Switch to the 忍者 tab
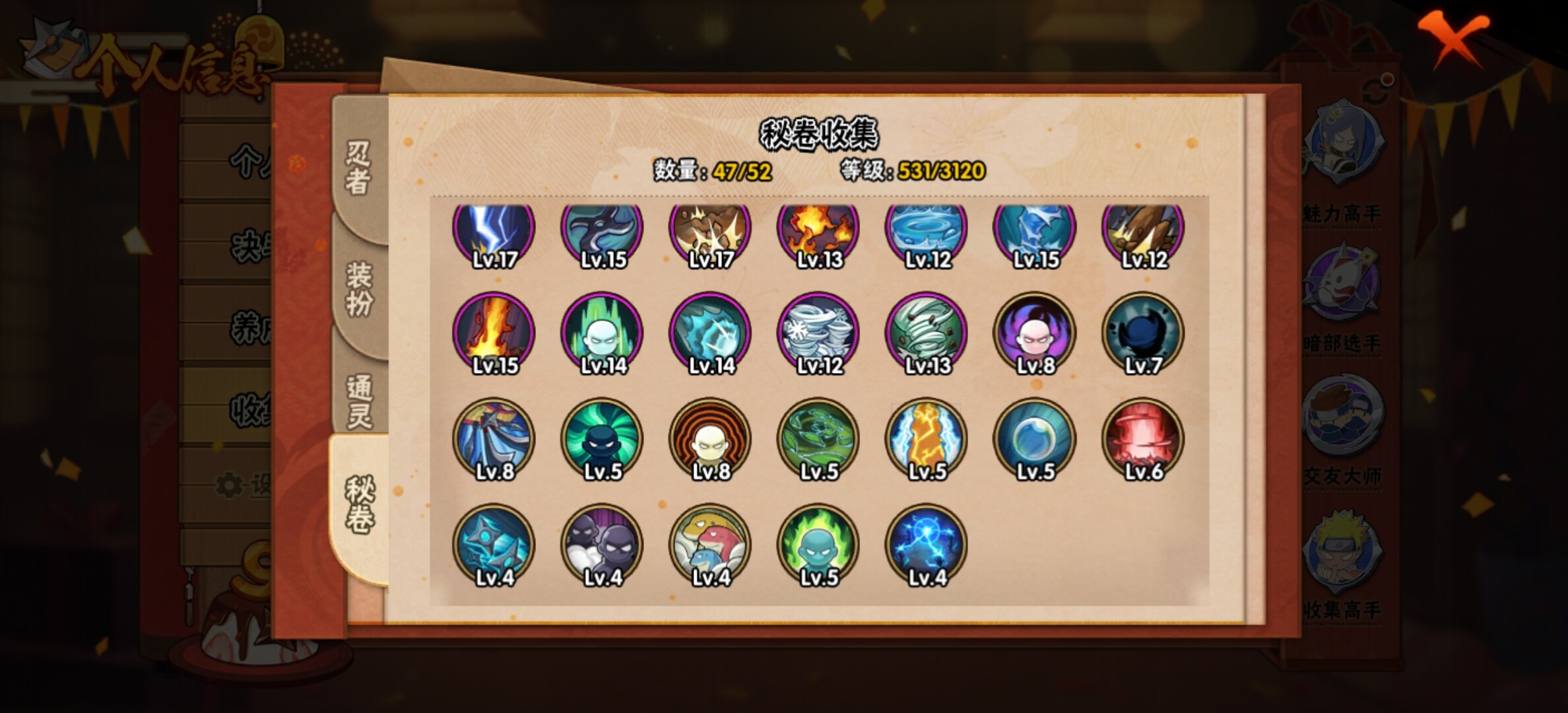1568x713 pixels. [x=358, y=168]
